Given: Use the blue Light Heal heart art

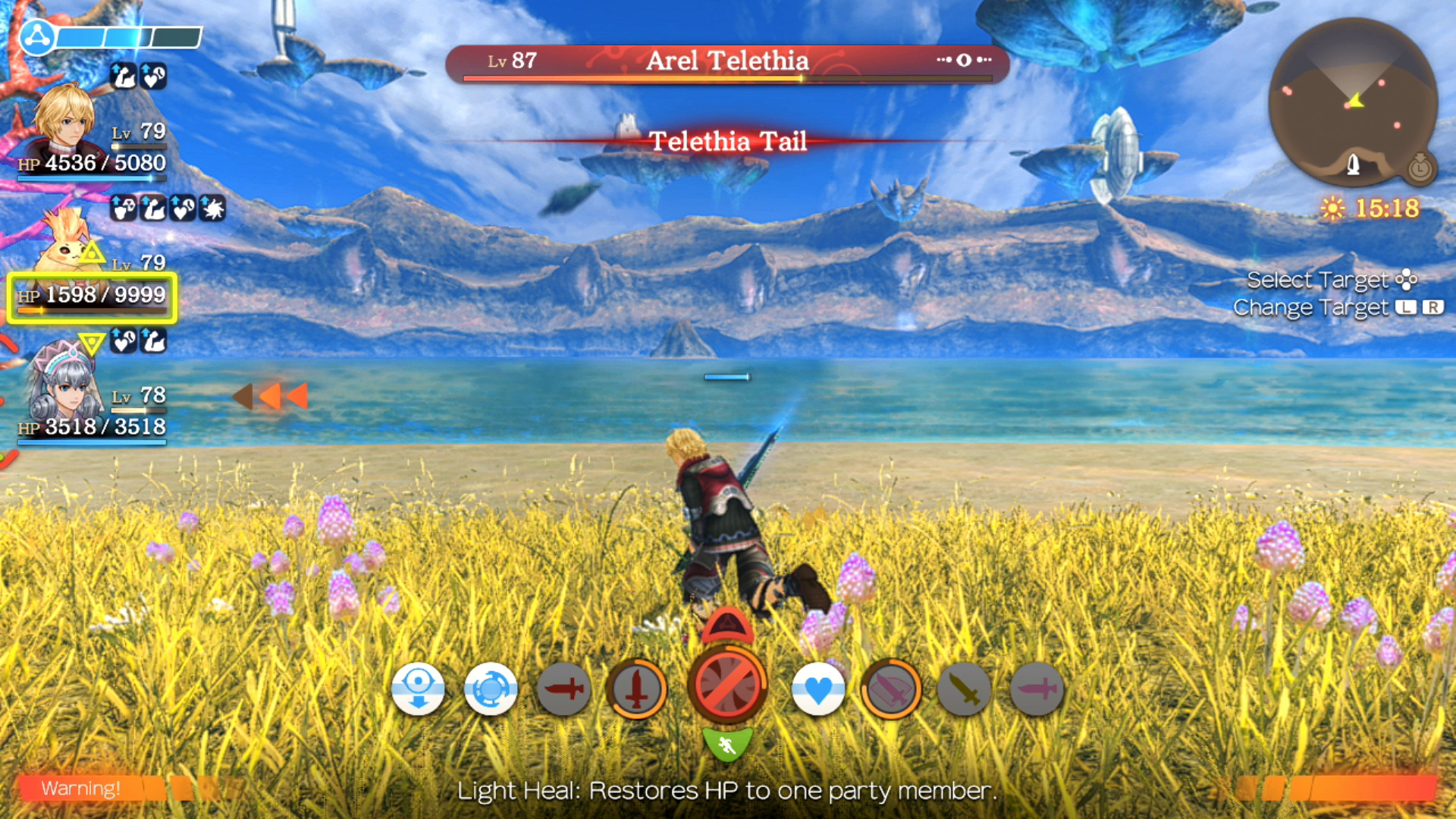Looking at the screenshot, I should (x=817, y=689).
